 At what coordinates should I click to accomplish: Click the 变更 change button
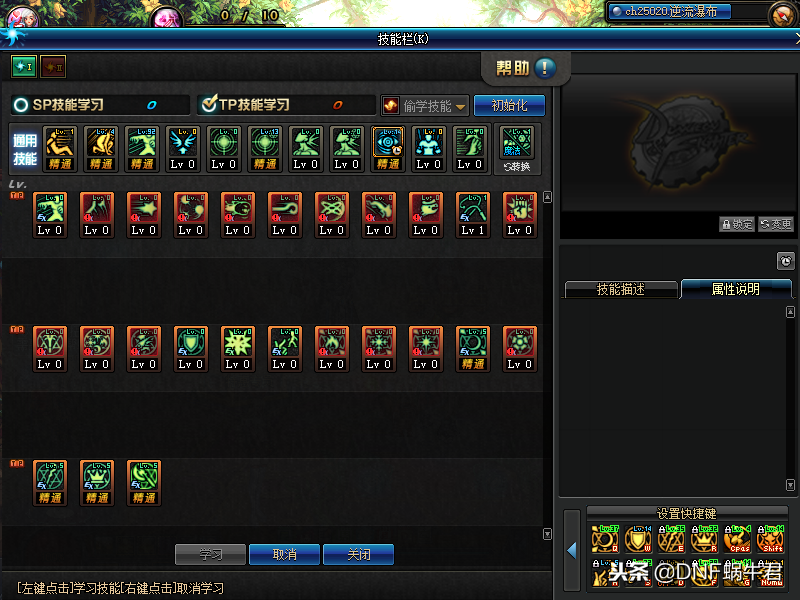click(776, 225)
